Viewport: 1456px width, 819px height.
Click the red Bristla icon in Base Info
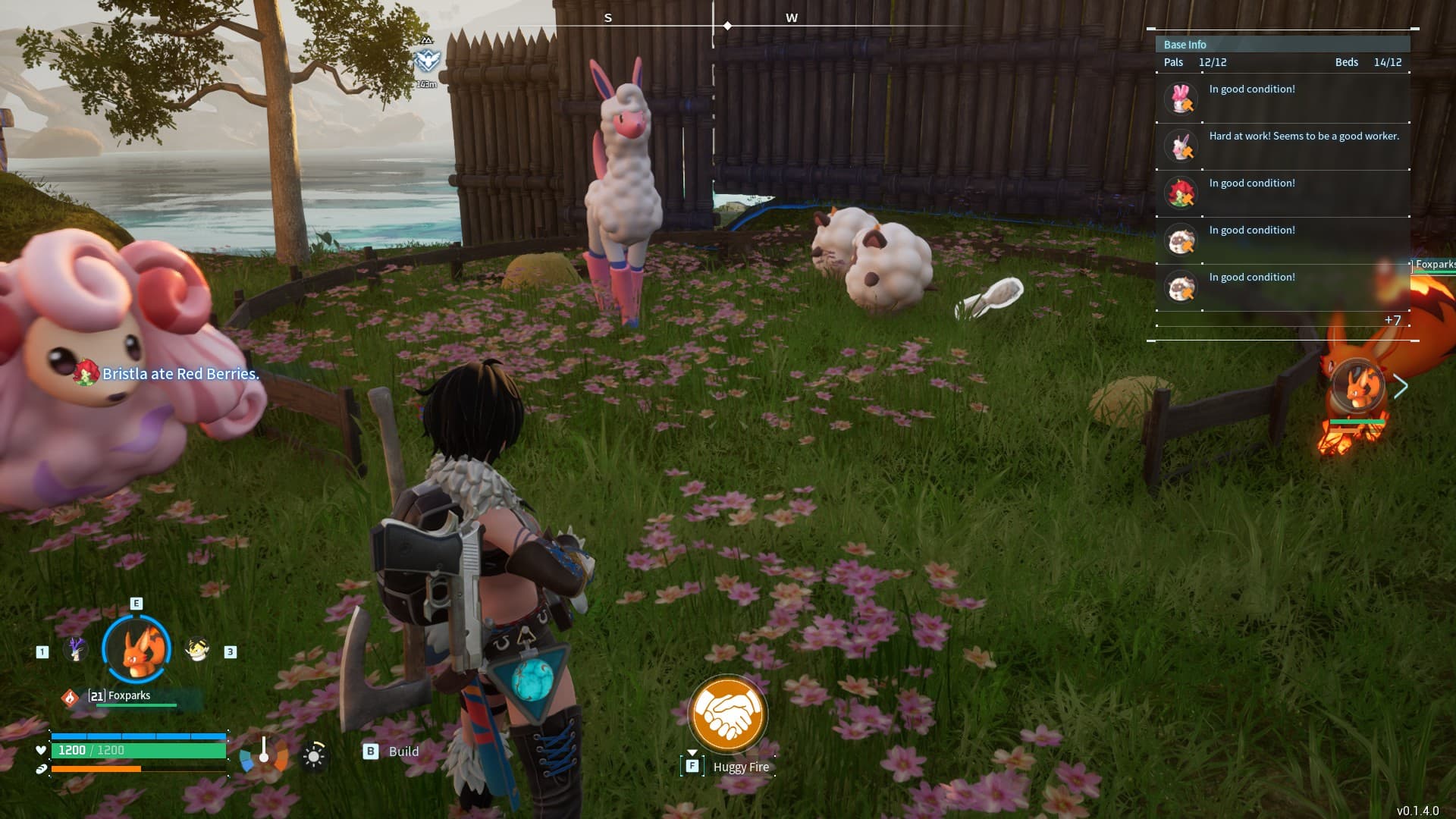(1181, 193)
